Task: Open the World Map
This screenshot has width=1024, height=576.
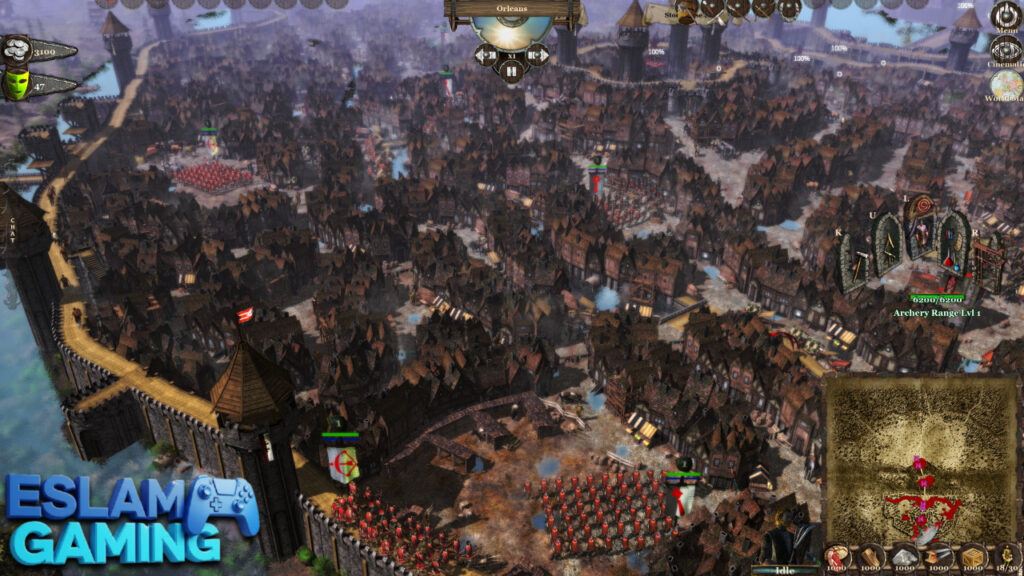Action: coord(1006,84)
